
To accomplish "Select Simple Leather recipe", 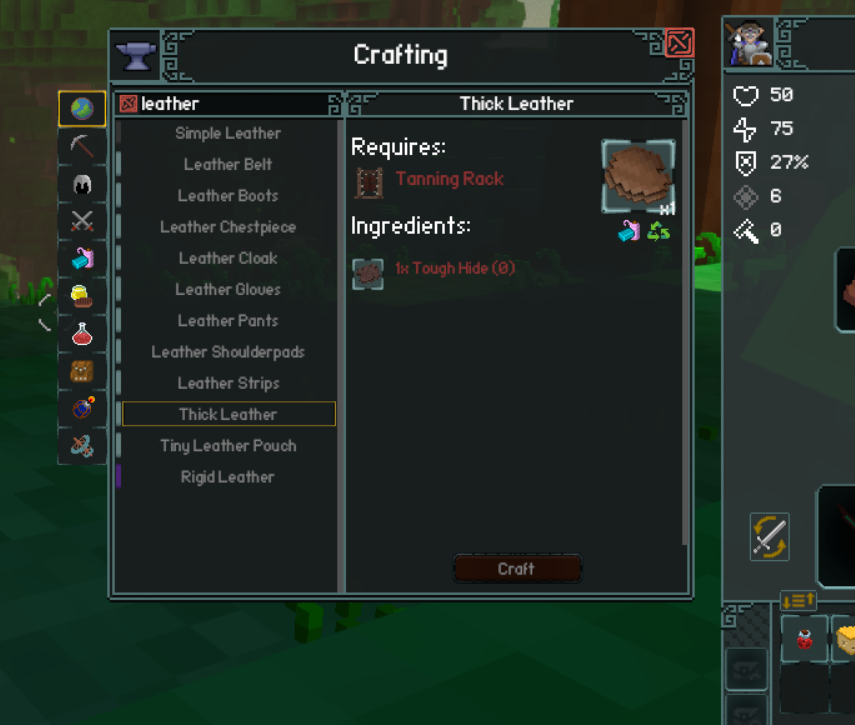I will coord(228,133).
